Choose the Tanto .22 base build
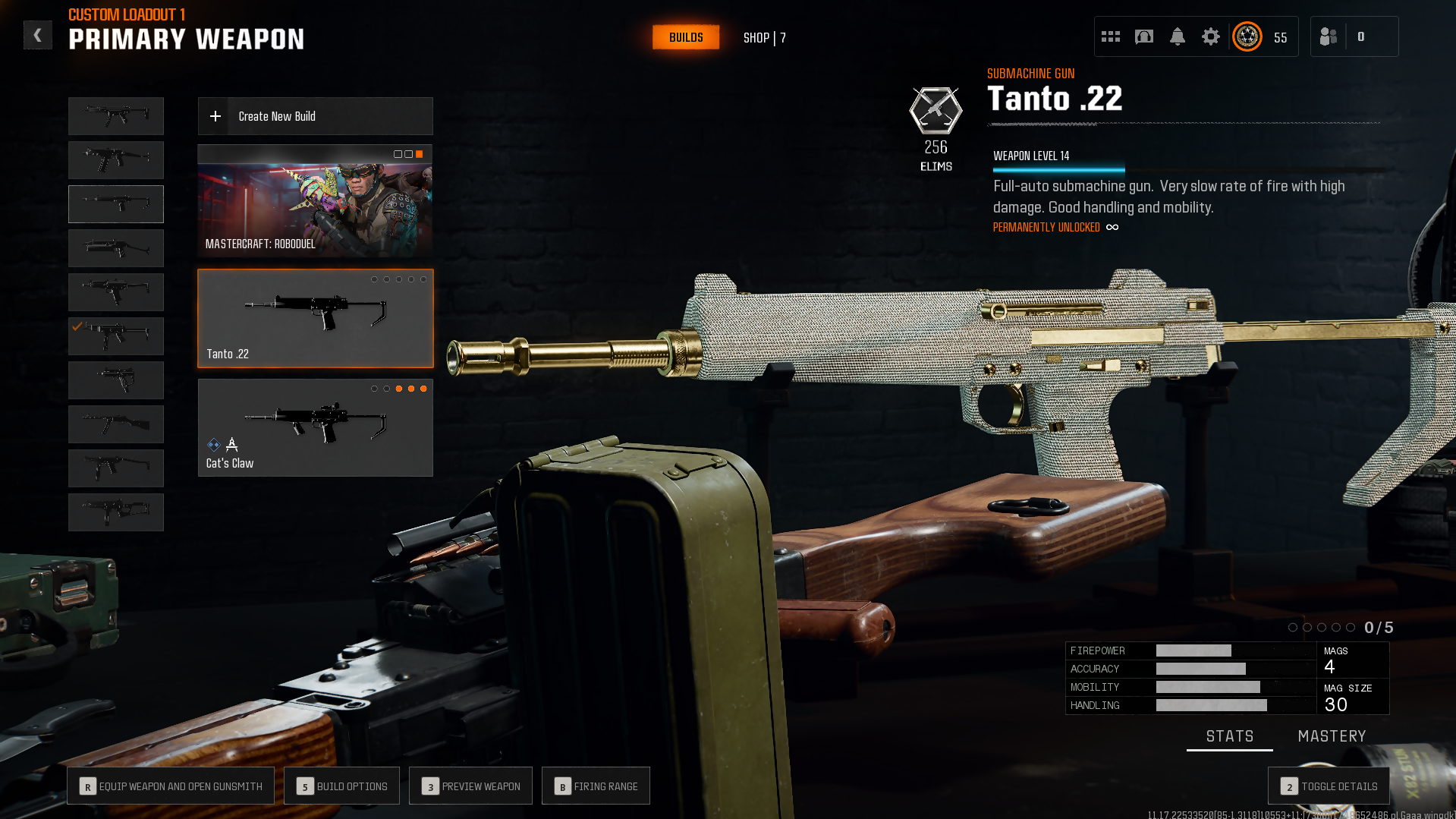1456x819 pixels. (x=315, y=318)
